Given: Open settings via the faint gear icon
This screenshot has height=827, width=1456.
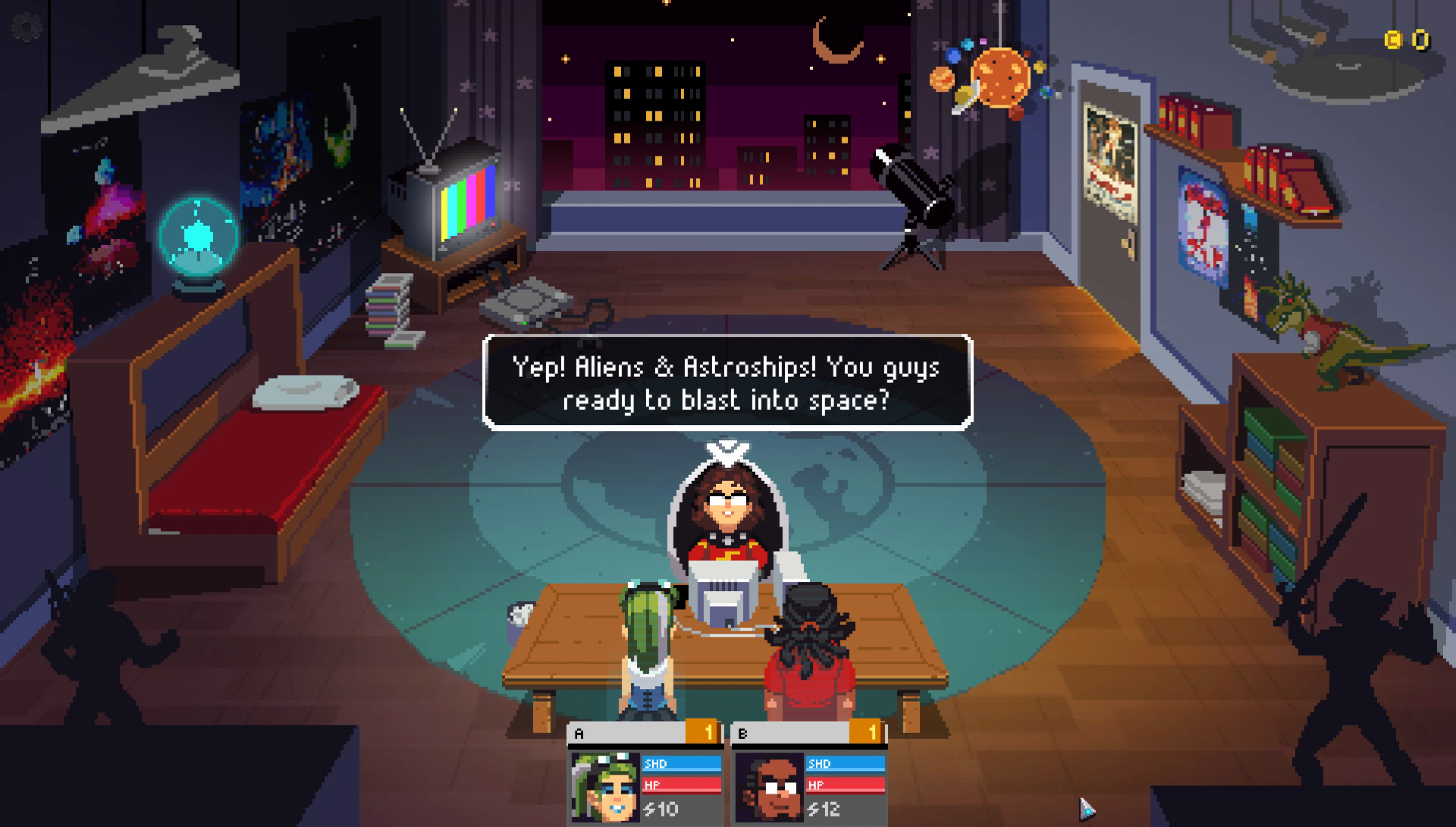Looking at the screenshot, I should (26, 29).
